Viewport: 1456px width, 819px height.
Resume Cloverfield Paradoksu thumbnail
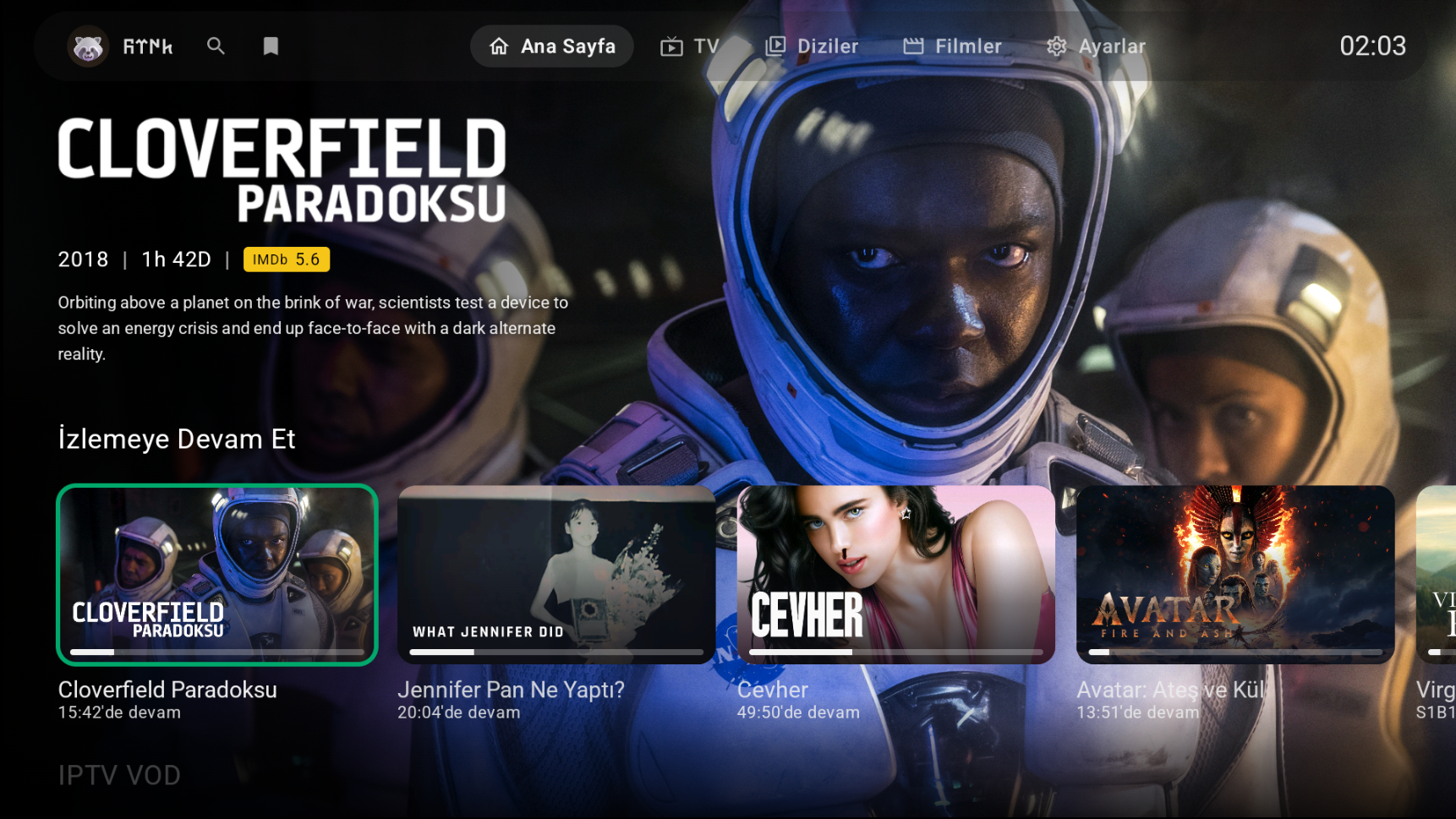[217, 574]
